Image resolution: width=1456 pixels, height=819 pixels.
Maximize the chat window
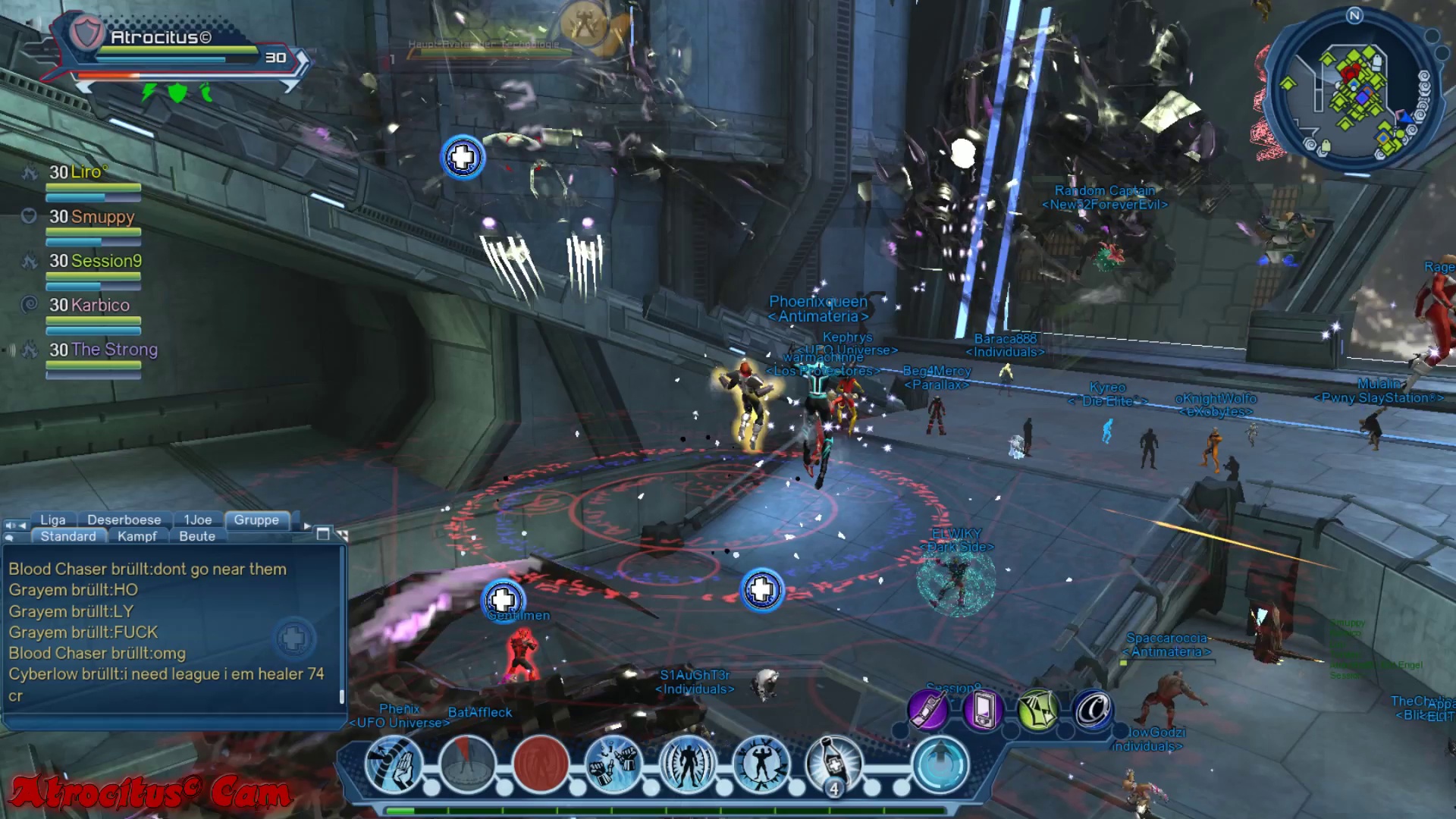pyautogui.click(x=323, y=534)
